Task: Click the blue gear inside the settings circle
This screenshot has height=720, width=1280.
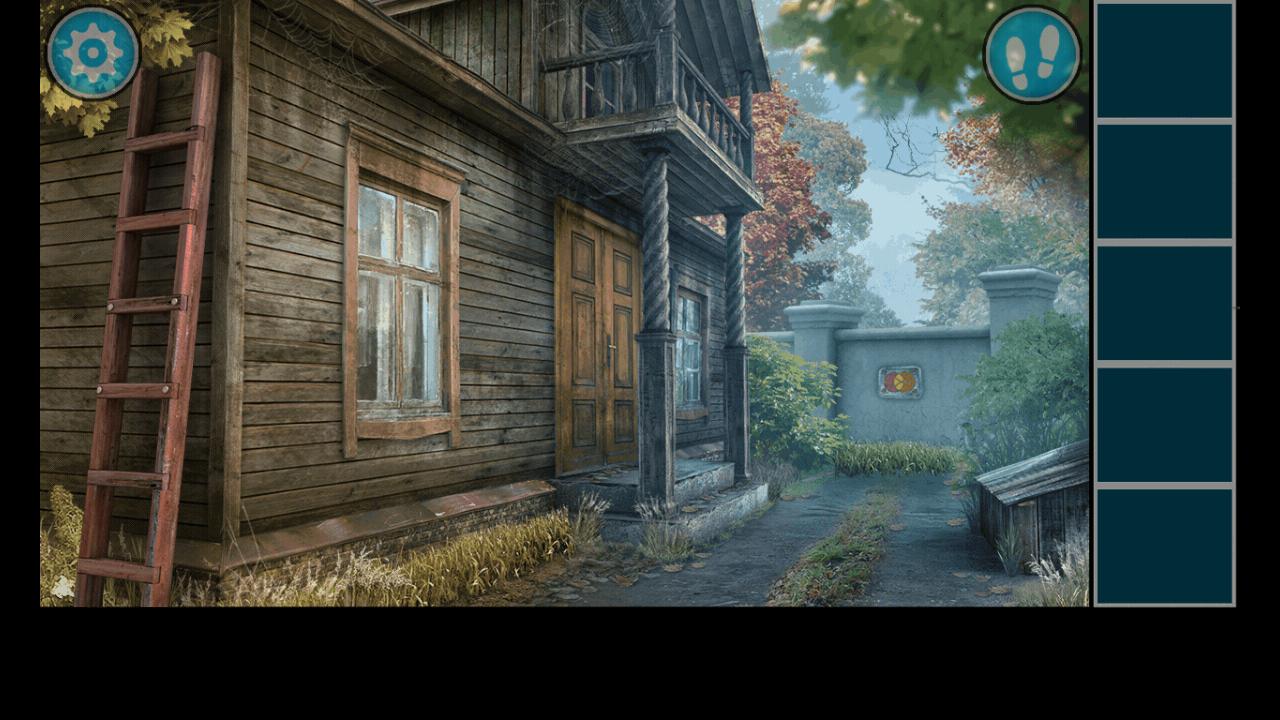Action: [x=90, y=52]
